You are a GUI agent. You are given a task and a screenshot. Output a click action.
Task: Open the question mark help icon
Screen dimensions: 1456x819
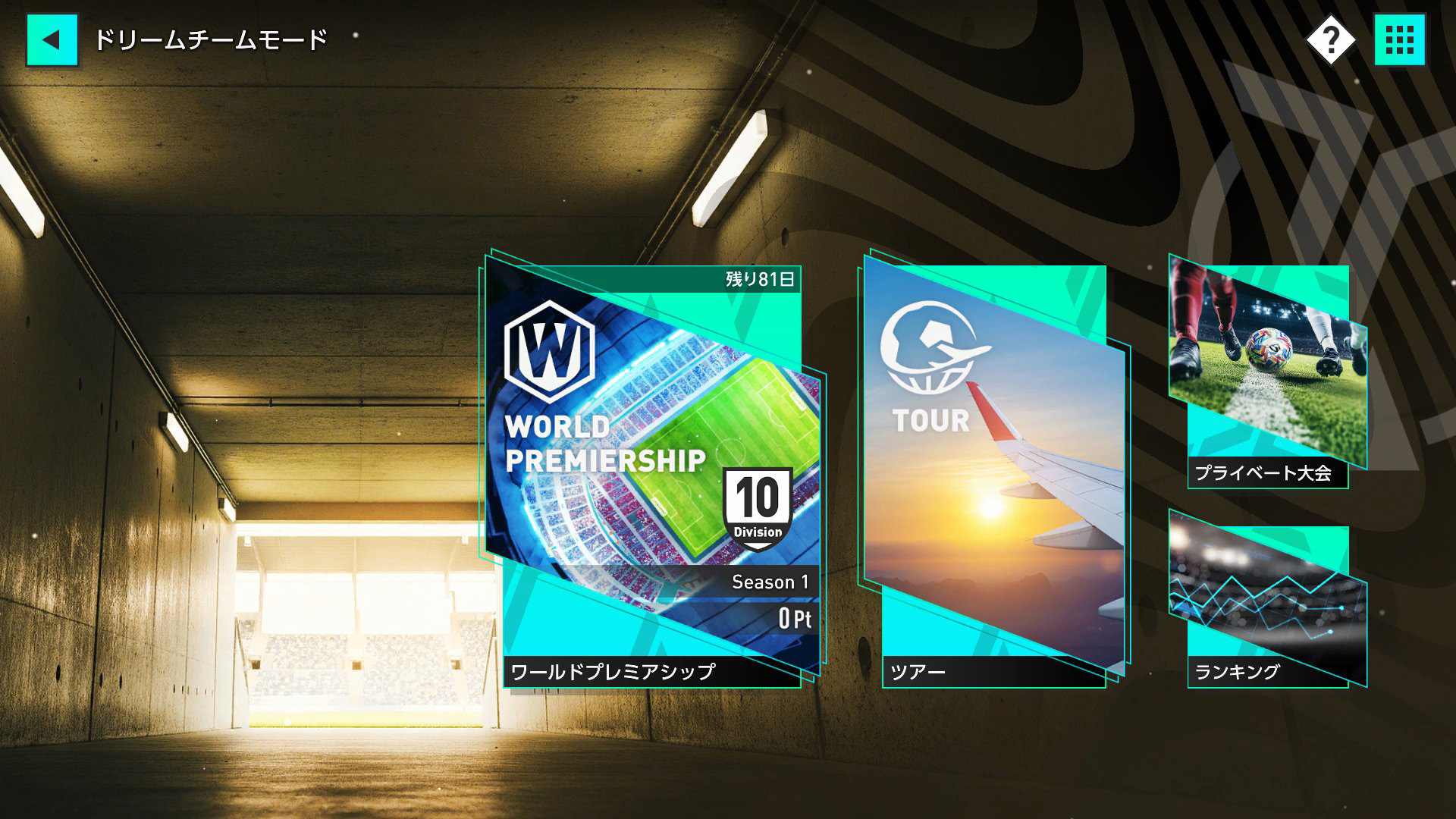(x=1331, y=39)
